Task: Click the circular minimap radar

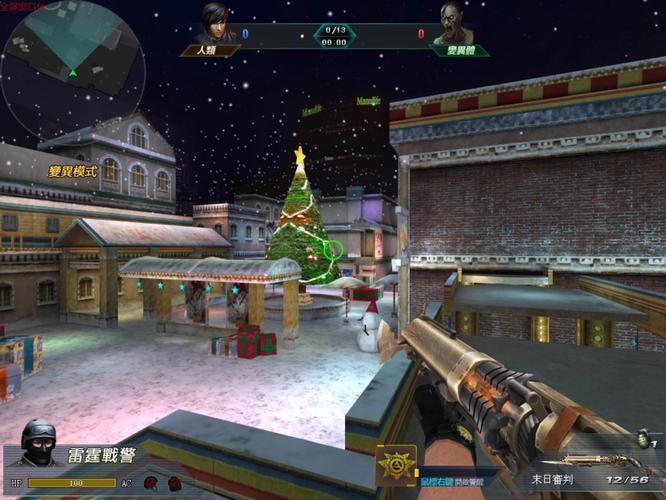Action: pyautogui.click(x=72, y=70)
